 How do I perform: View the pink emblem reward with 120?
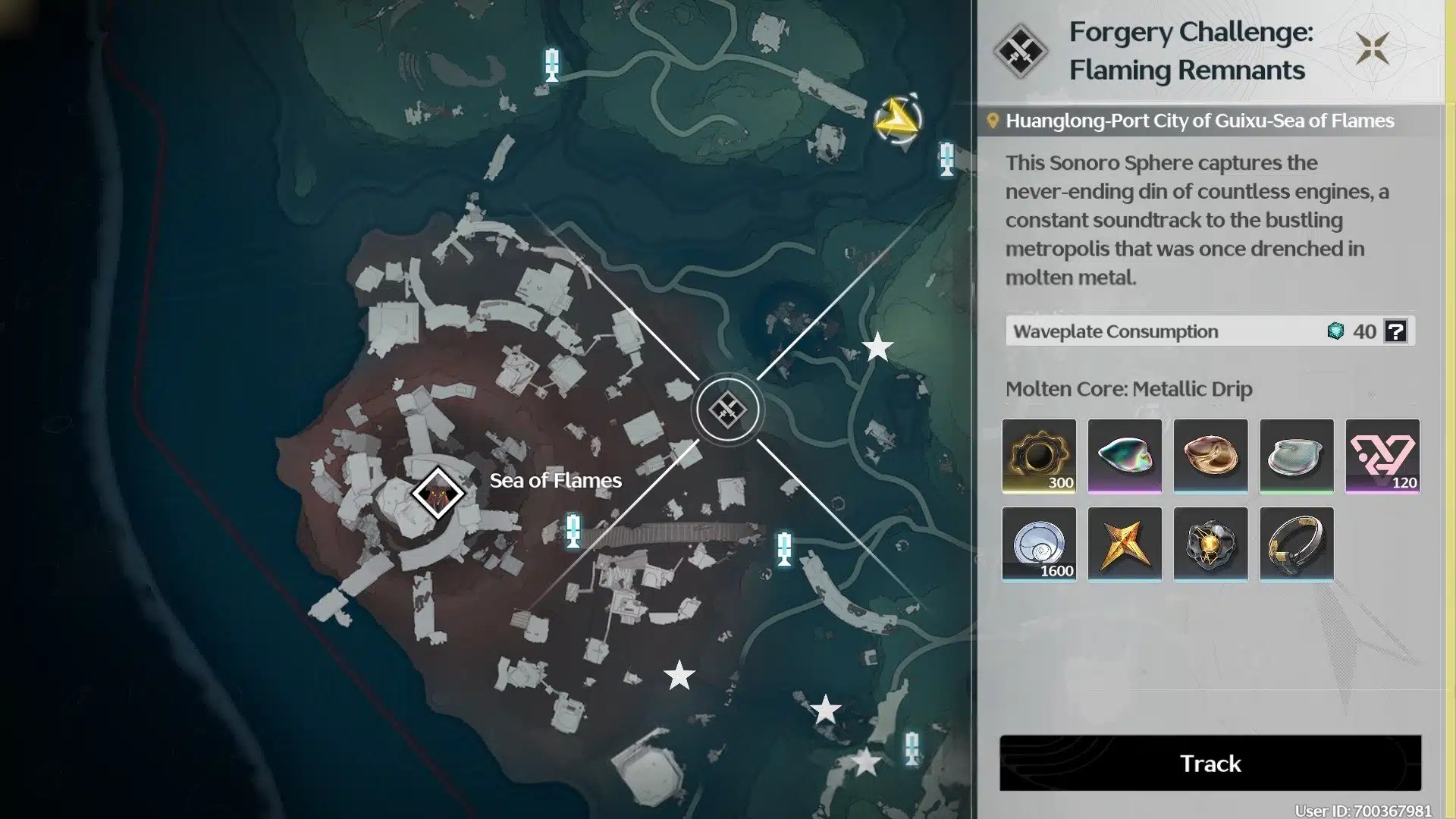click(x=1382, y=456)
